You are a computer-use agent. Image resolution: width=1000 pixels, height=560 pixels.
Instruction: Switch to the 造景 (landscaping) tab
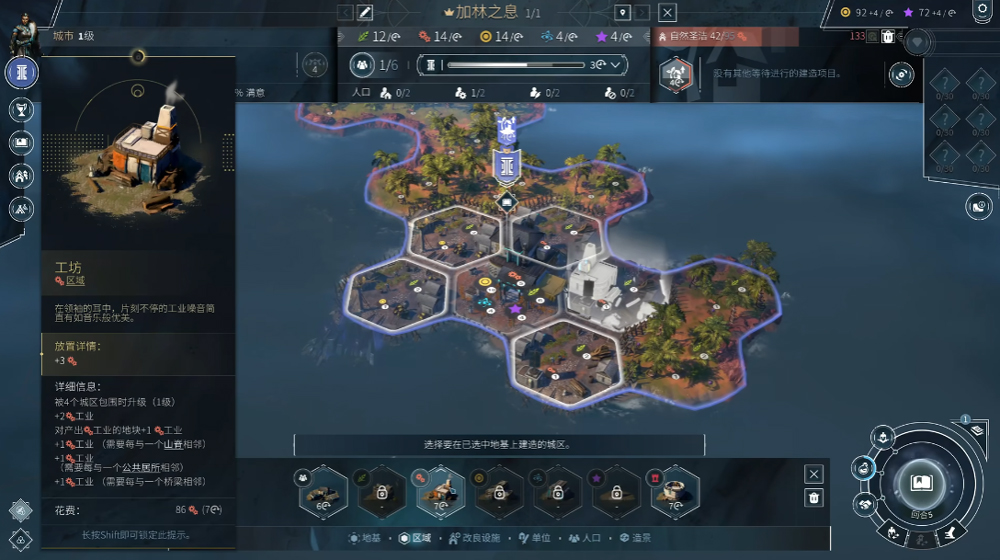click(636, 538)
